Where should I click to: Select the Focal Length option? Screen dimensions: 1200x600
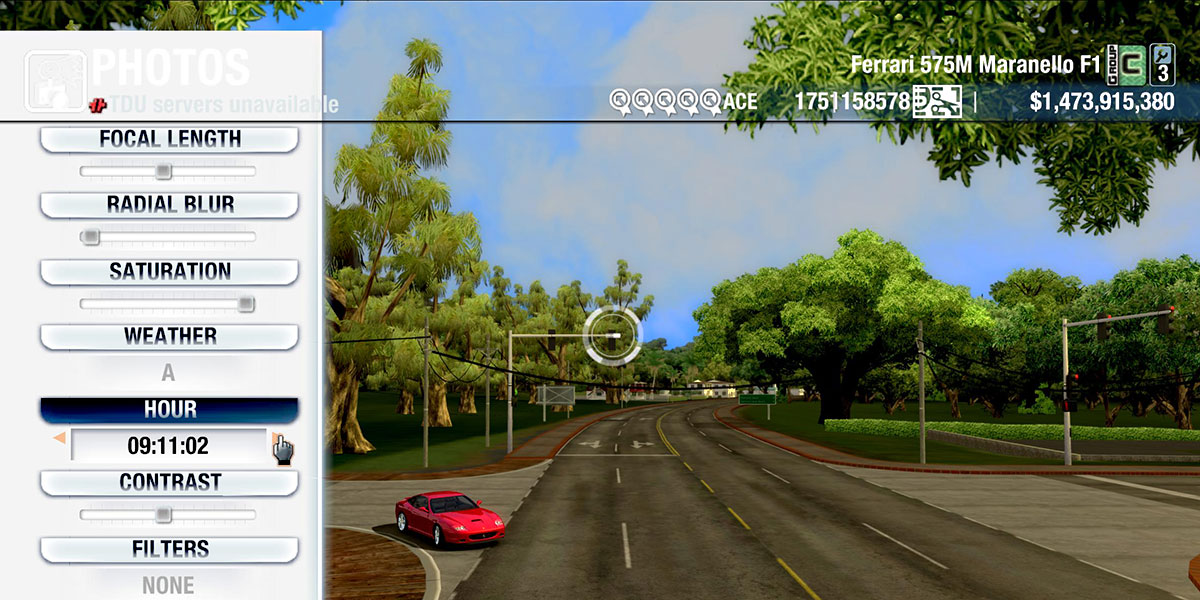(x=169, y=140)
